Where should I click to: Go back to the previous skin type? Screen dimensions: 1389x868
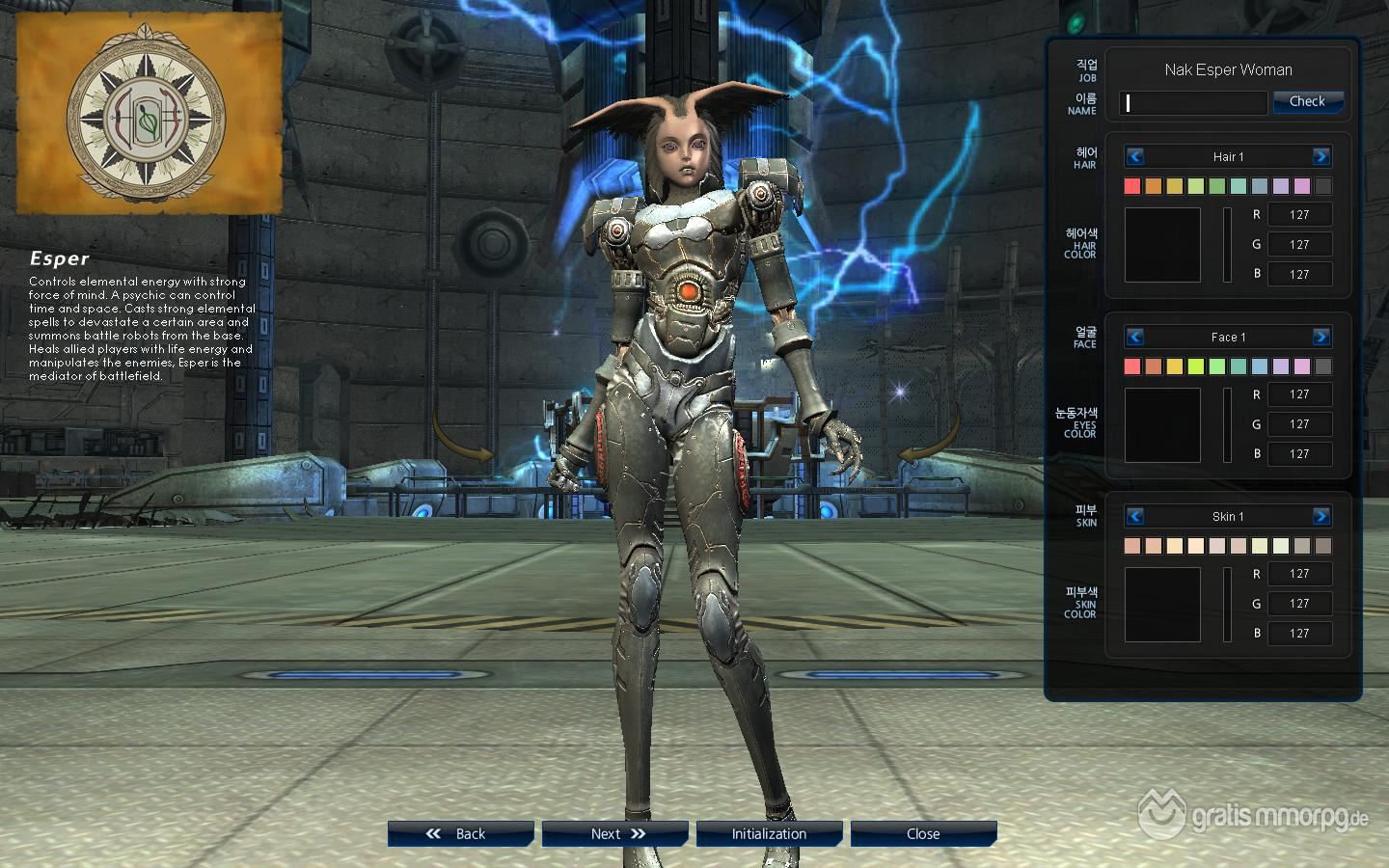pyautogui.click(x=1135, y=516)
